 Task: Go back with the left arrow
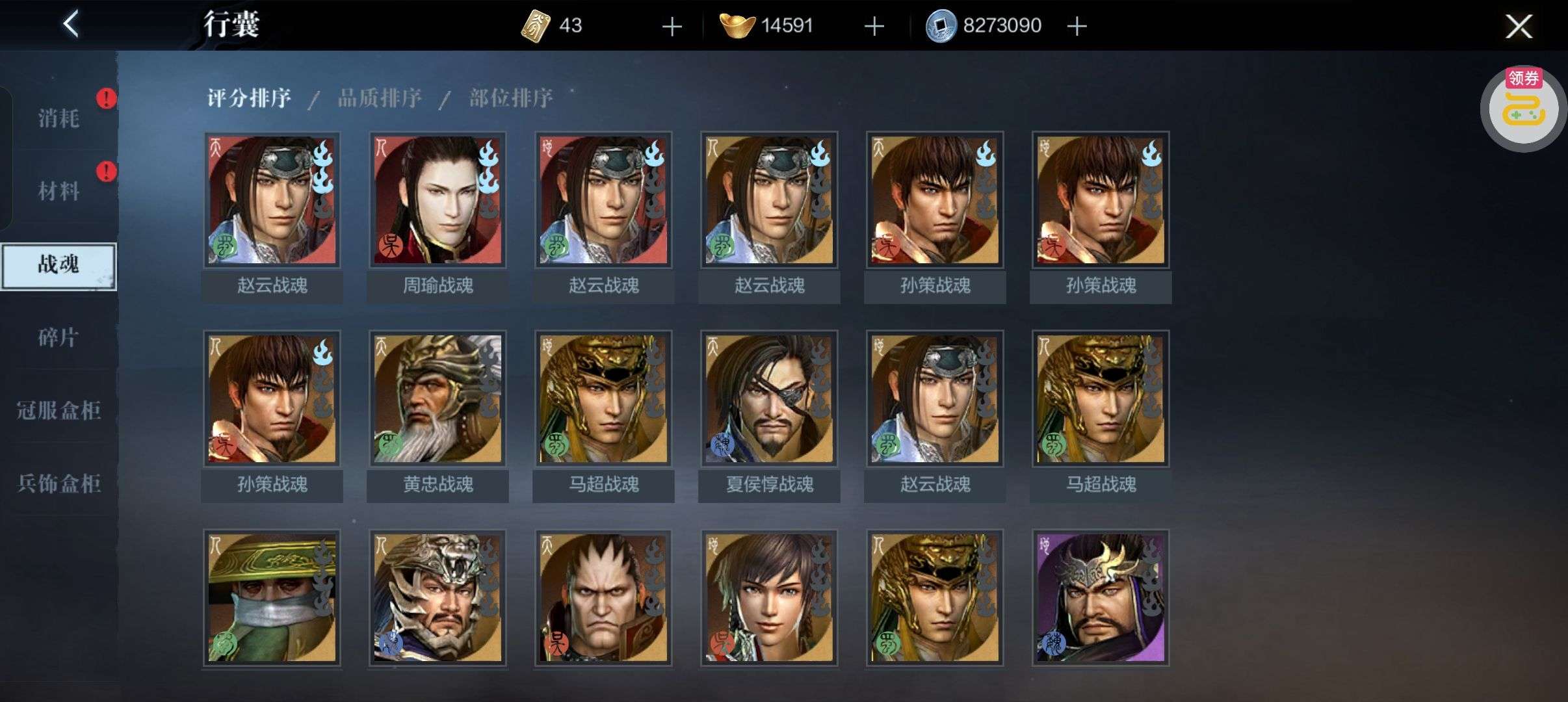click(x=72, y=25)
